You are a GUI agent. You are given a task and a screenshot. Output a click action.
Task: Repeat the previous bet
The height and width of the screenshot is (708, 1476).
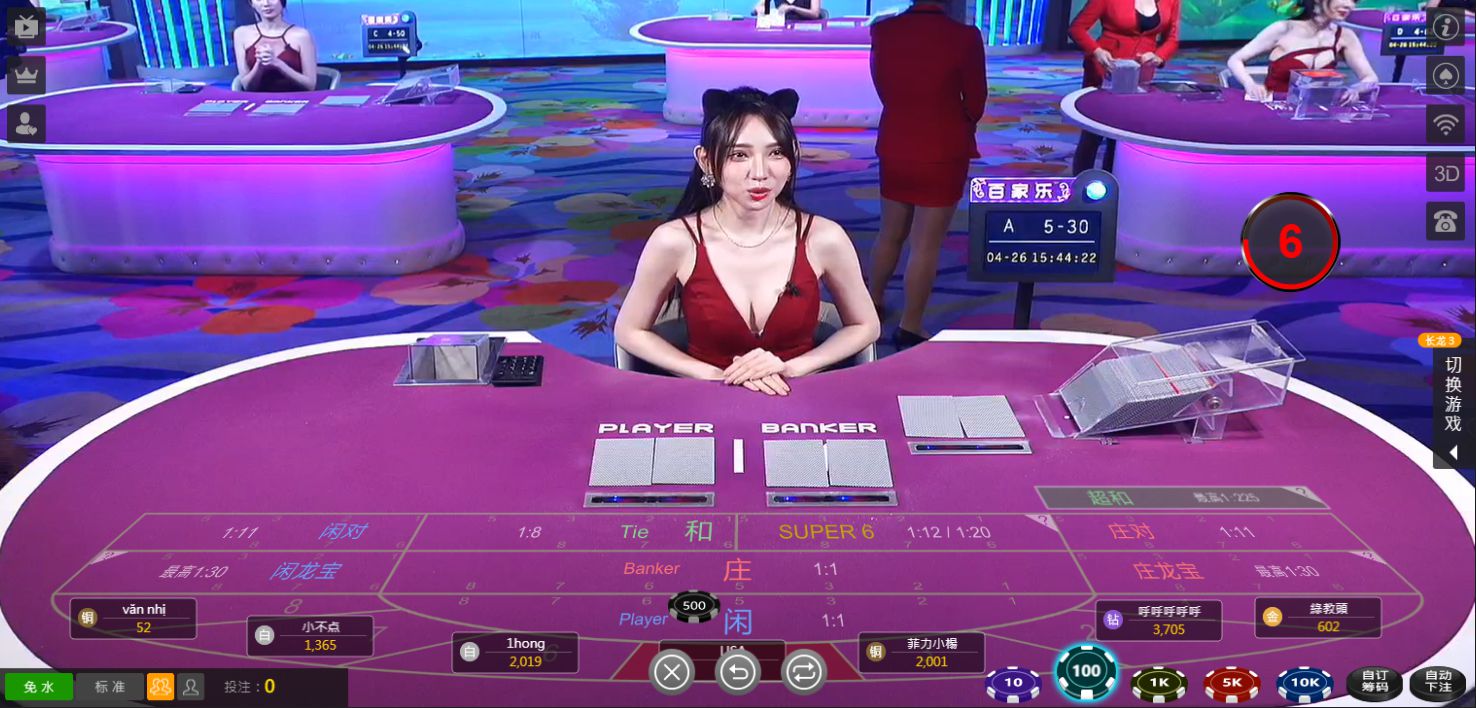click(804, 673)
